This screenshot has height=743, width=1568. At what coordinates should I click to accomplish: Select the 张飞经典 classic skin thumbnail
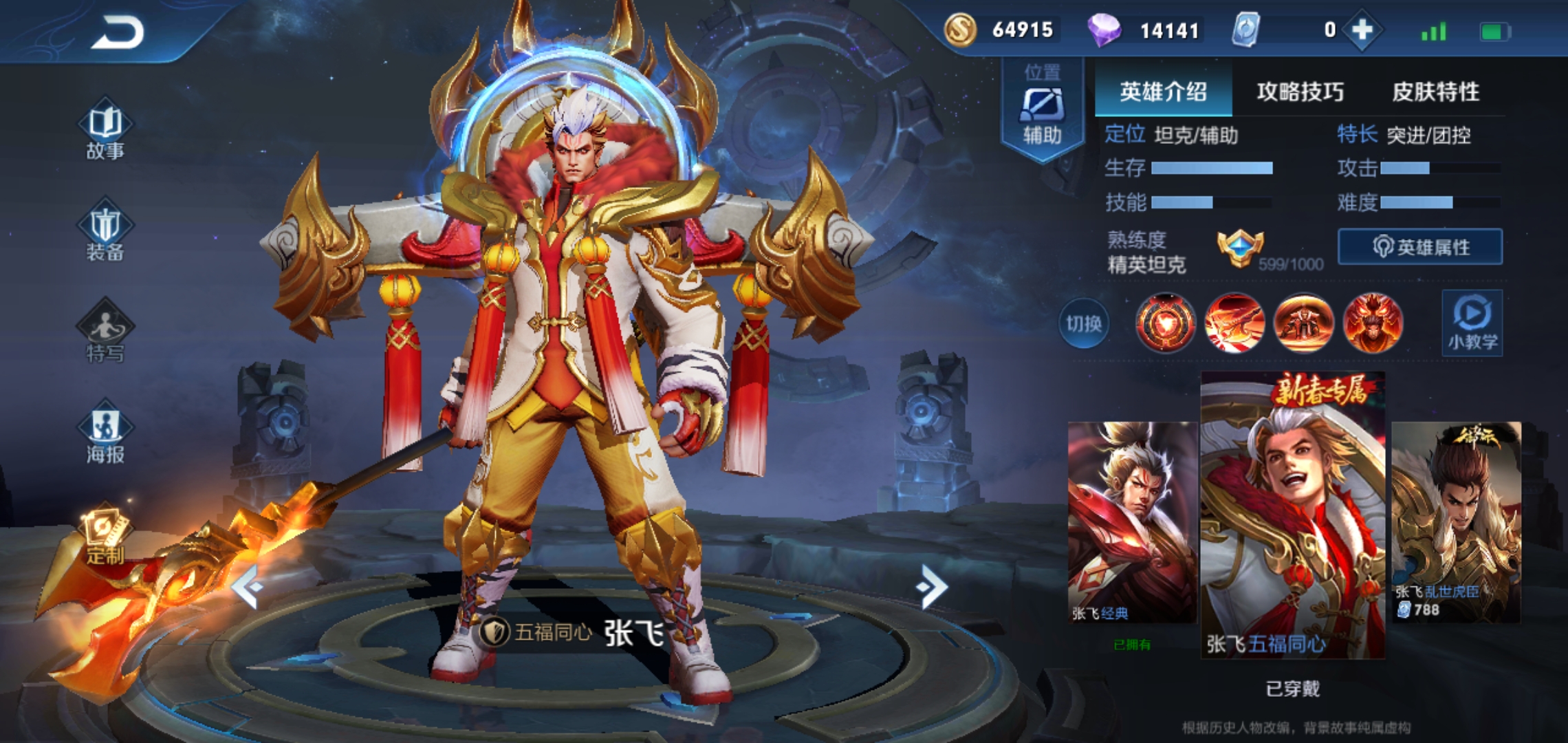[1132, 523]
